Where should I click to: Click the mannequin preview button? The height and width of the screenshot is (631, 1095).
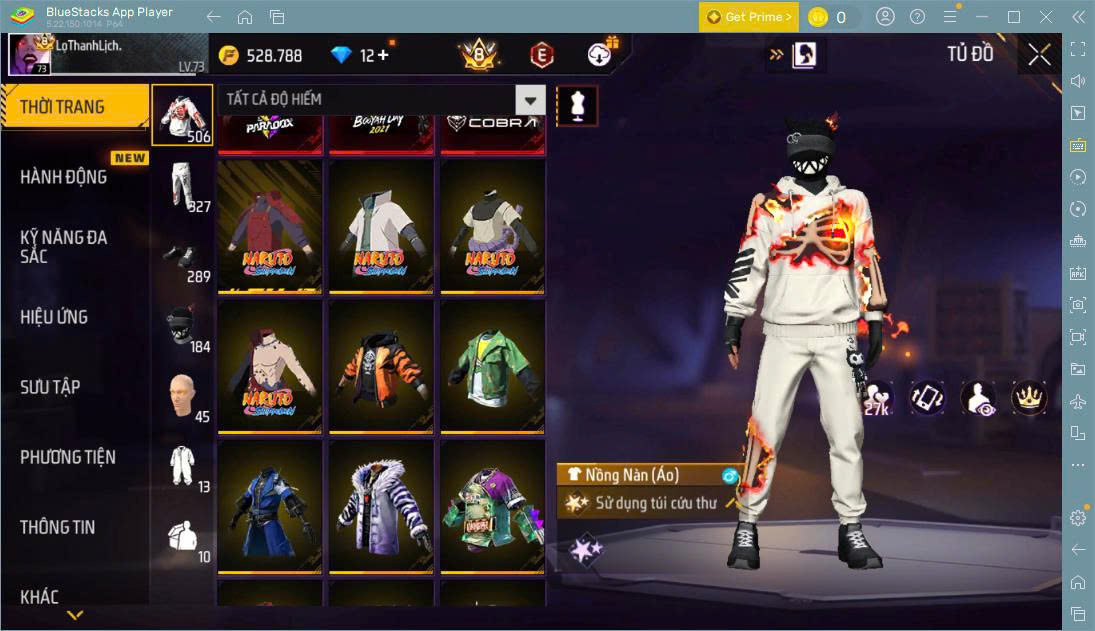[x=576, y=105]
